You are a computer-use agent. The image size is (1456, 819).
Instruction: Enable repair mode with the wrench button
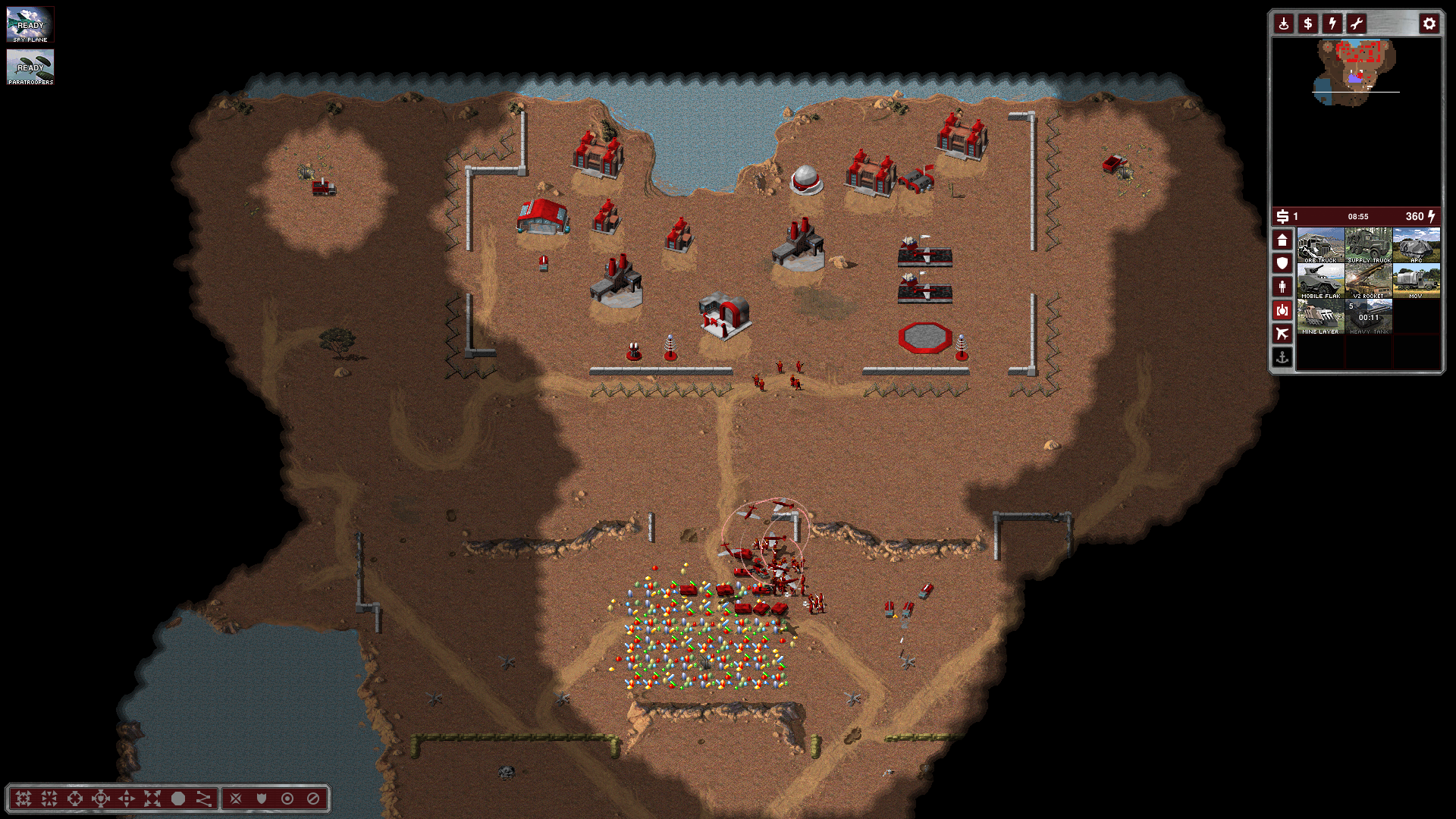click(1356, 24)
